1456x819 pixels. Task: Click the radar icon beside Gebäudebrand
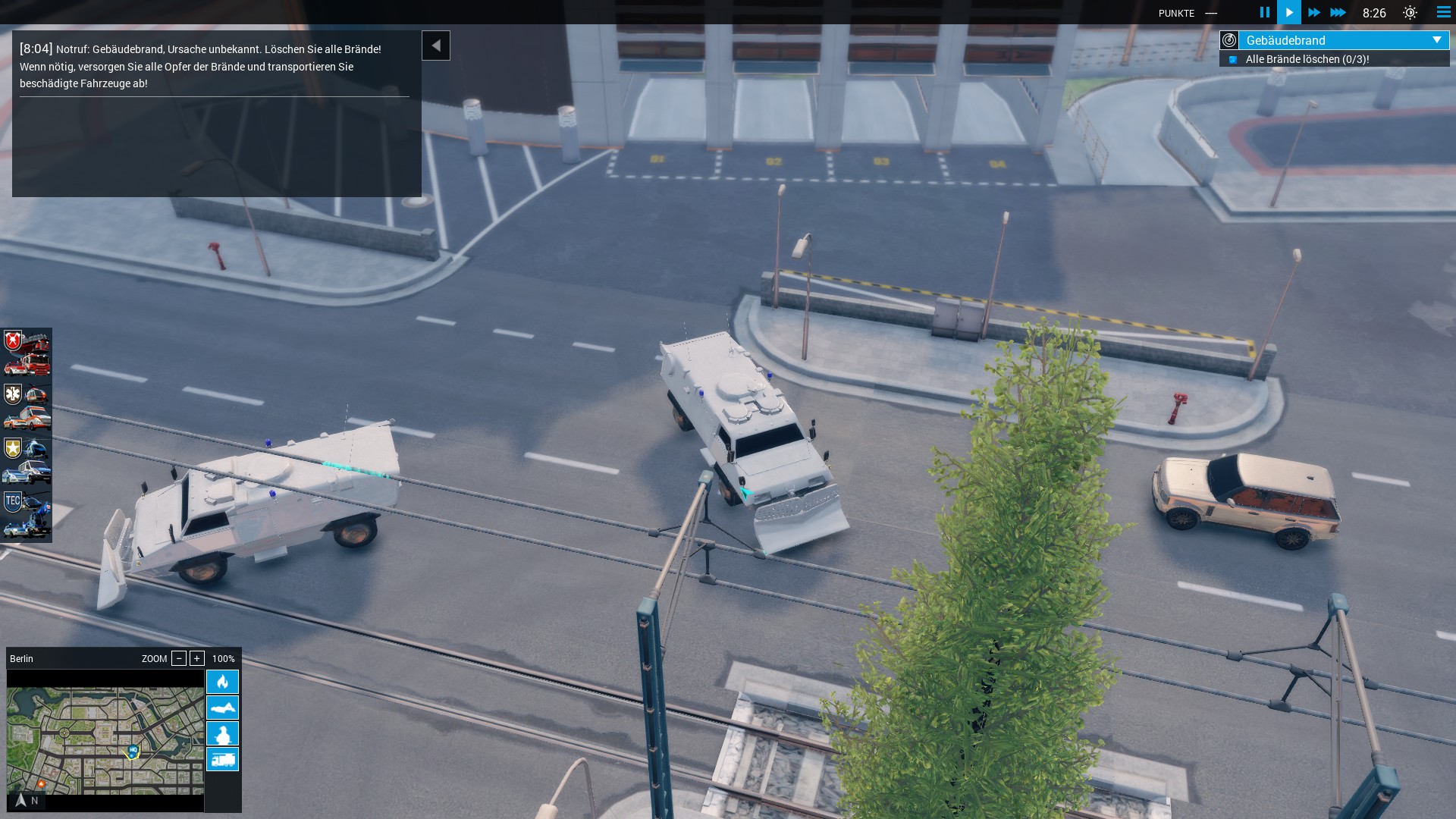(1229, 40)
